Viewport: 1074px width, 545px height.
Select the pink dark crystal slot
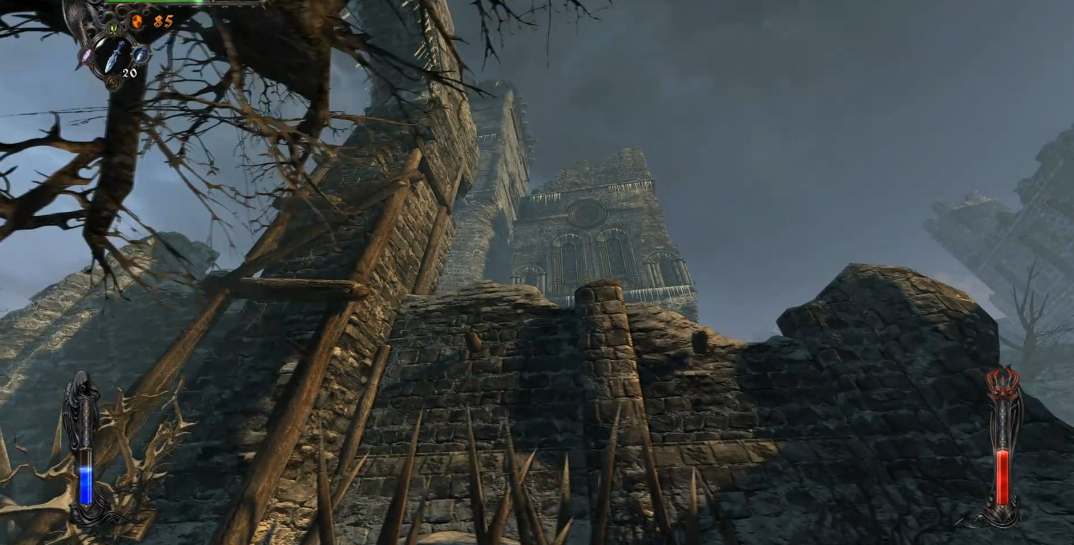click(x=87, y=53)
